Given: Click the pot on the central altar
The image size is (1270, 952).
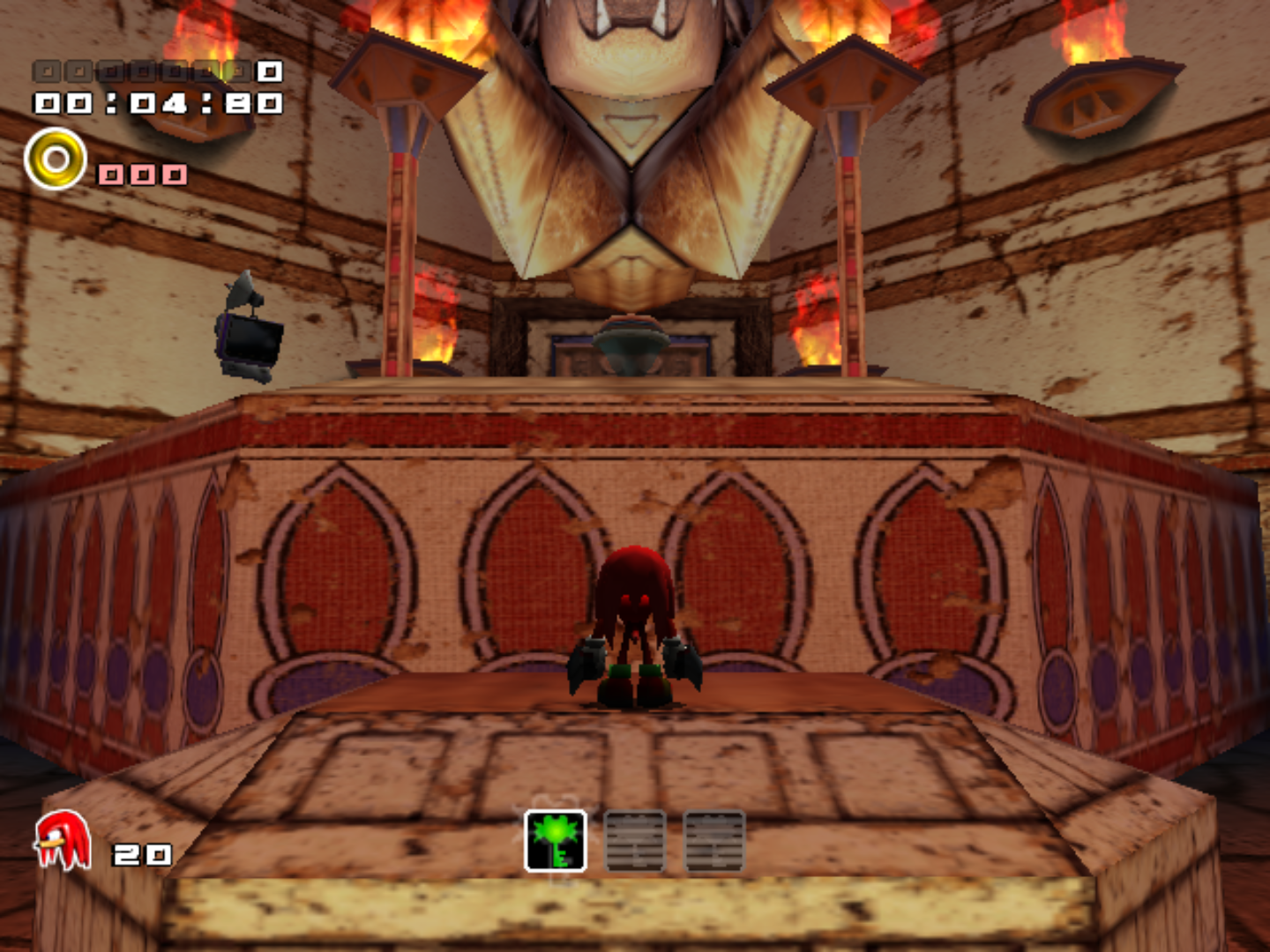Looking at the screenshot, I should (631, 344).
